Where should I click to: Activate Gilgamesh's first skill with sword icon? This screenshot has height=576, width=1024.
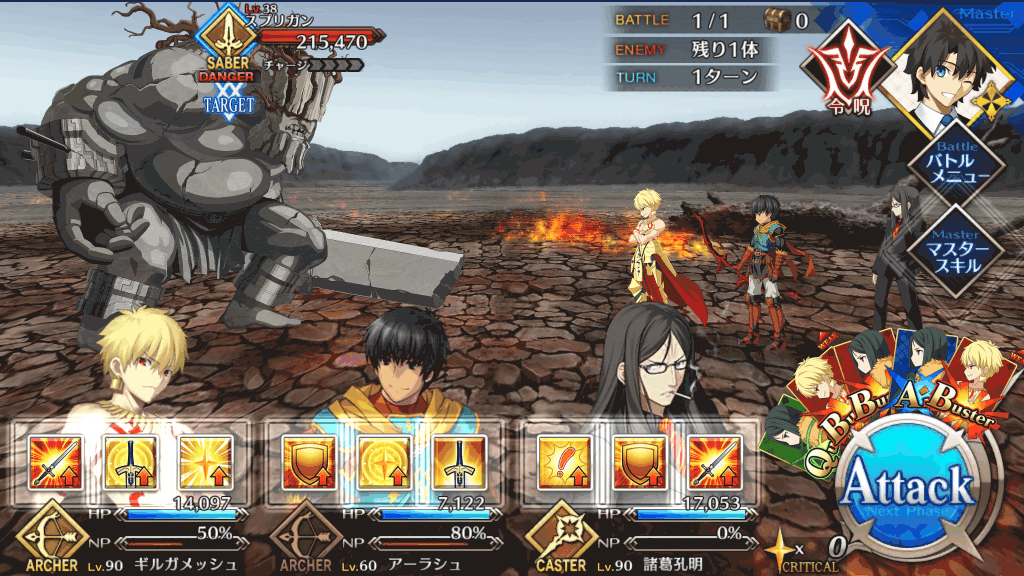55,461
